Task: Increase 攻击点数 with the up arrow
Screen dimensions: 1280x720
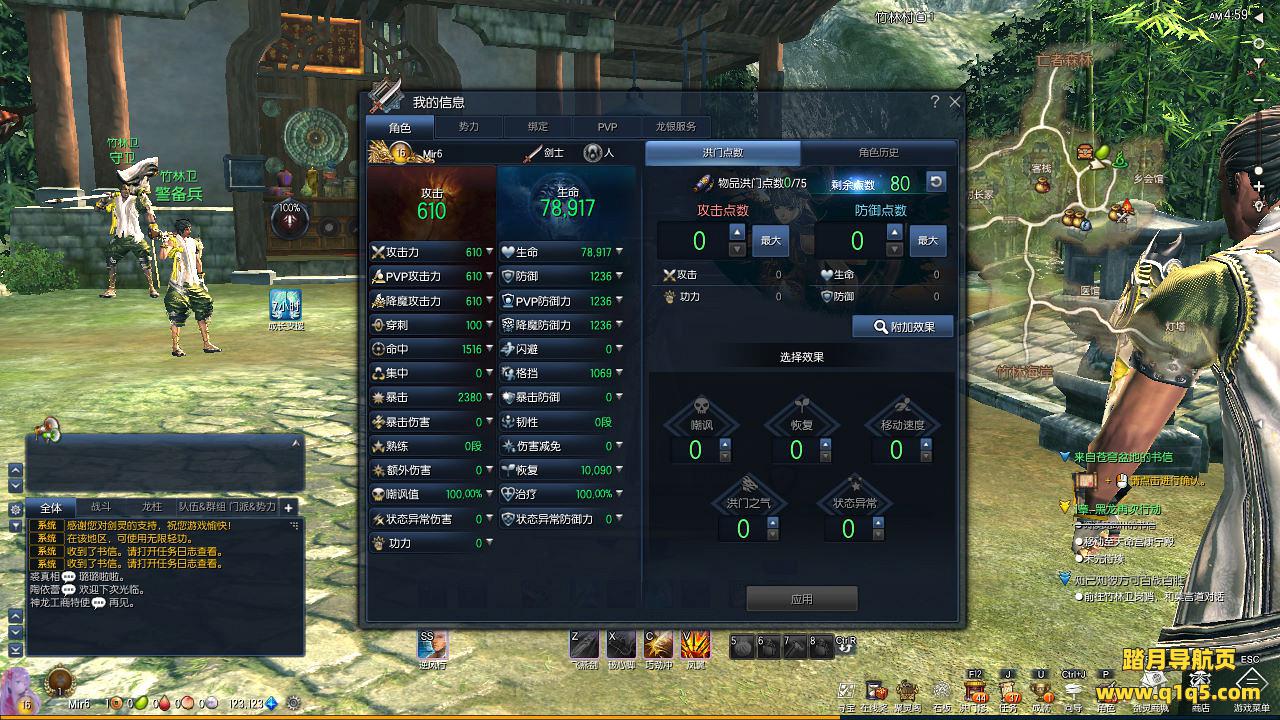Action: click(737, 232)
